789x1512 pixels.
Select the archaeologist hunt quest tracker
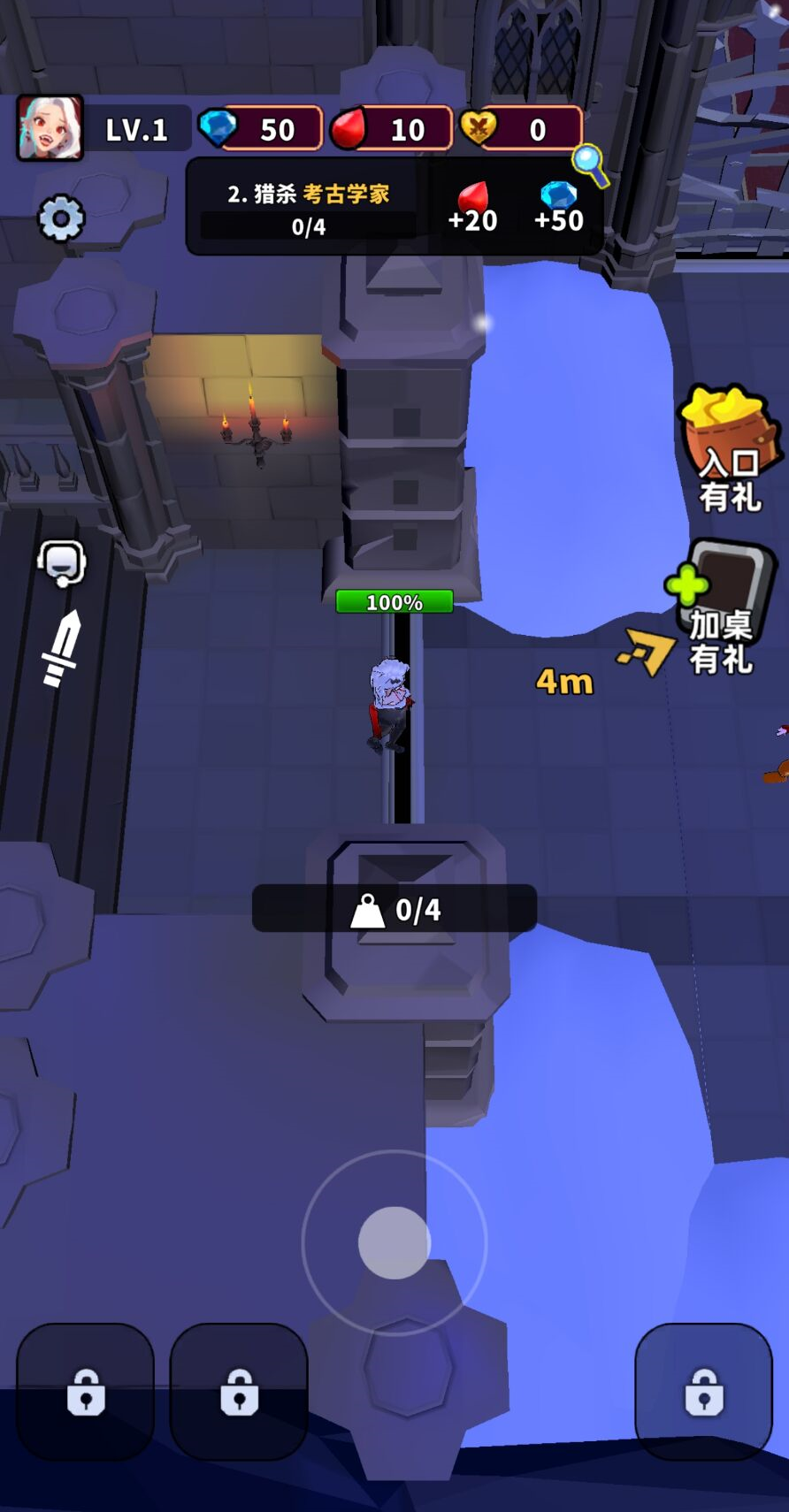(x=309, y=208)
